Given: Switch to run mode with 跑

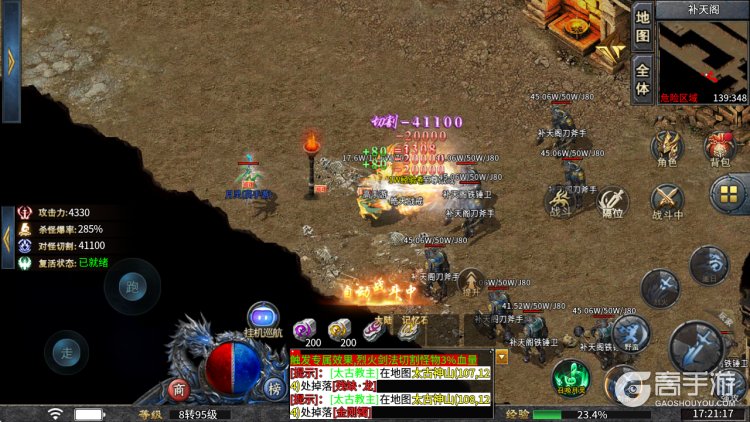Looking at the screenshot, I should click(132, 286).
